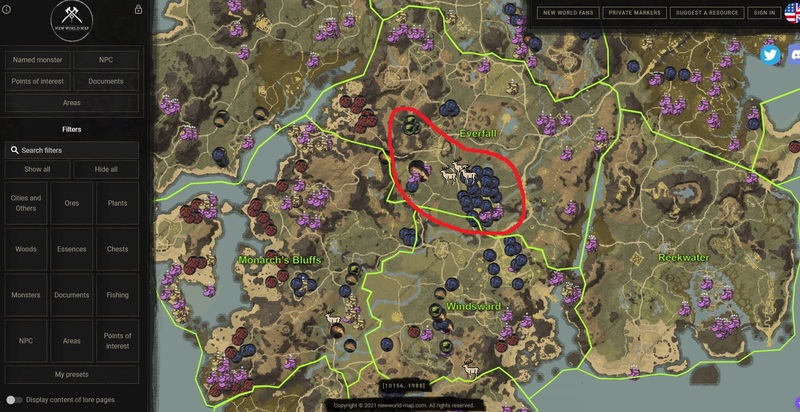Click the Sign In button

coord(764,13)
